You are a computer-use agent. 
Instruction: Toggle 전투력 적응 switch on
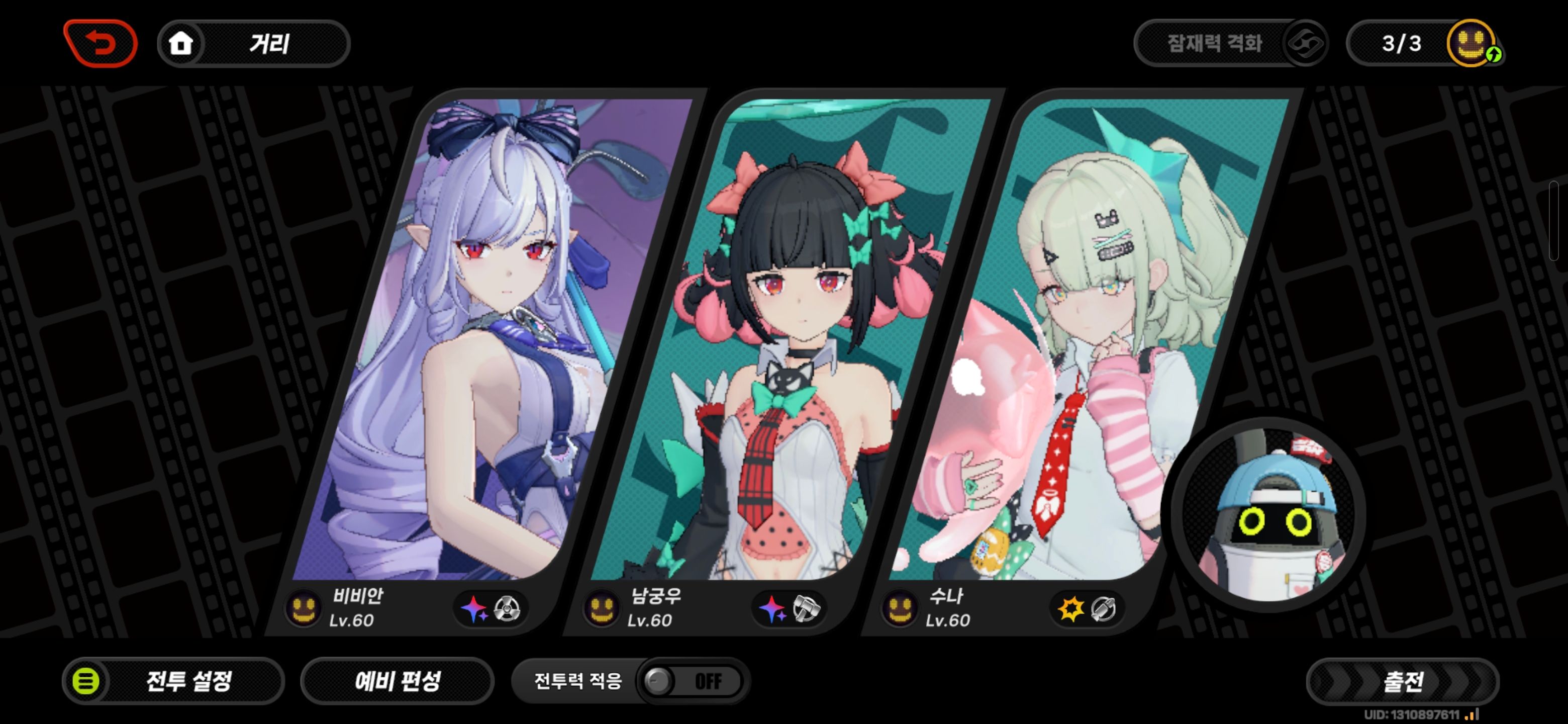pos(691,681)
